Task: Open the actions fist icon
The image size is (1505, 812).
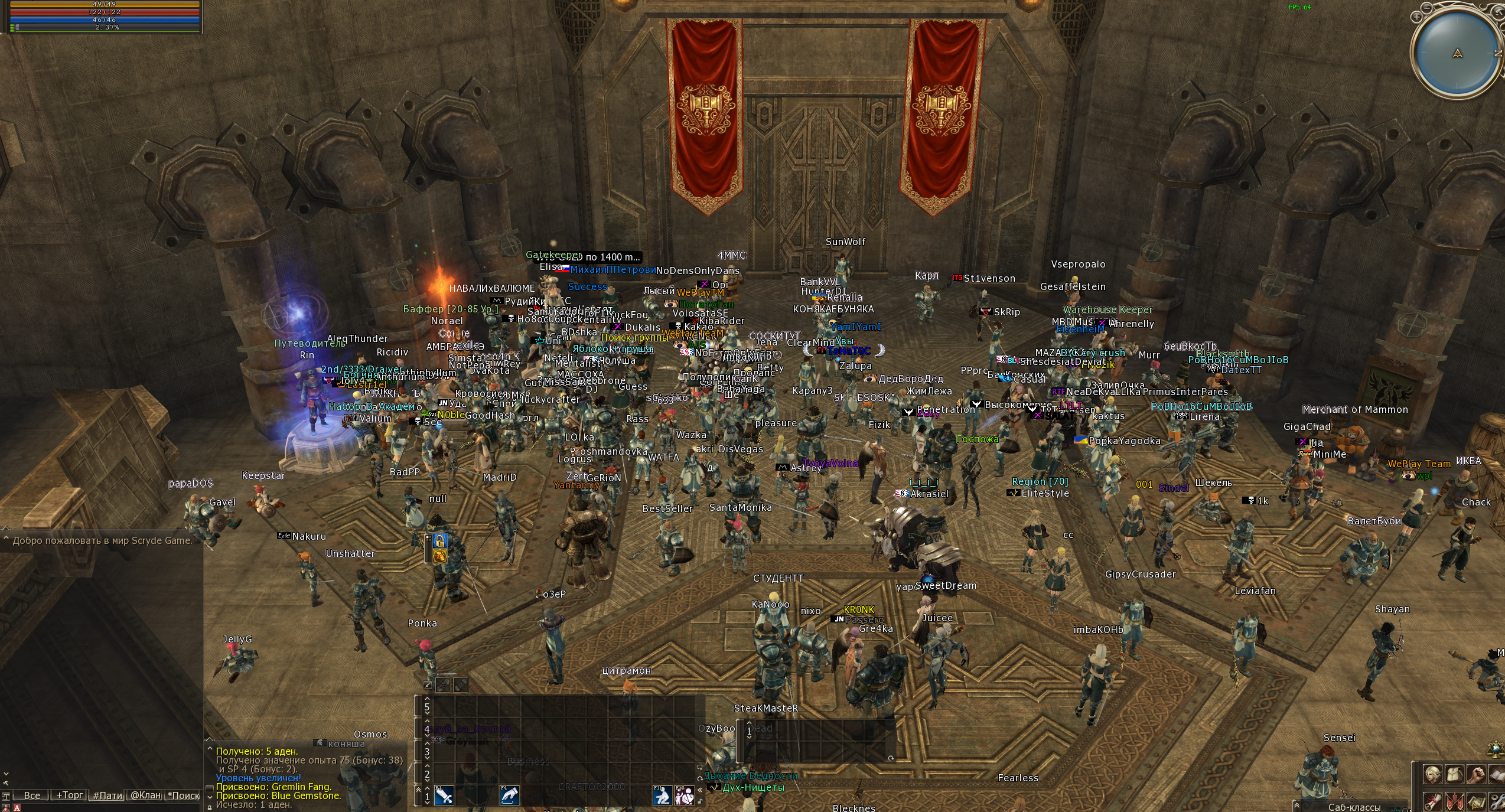Action: click(1476, 774)
